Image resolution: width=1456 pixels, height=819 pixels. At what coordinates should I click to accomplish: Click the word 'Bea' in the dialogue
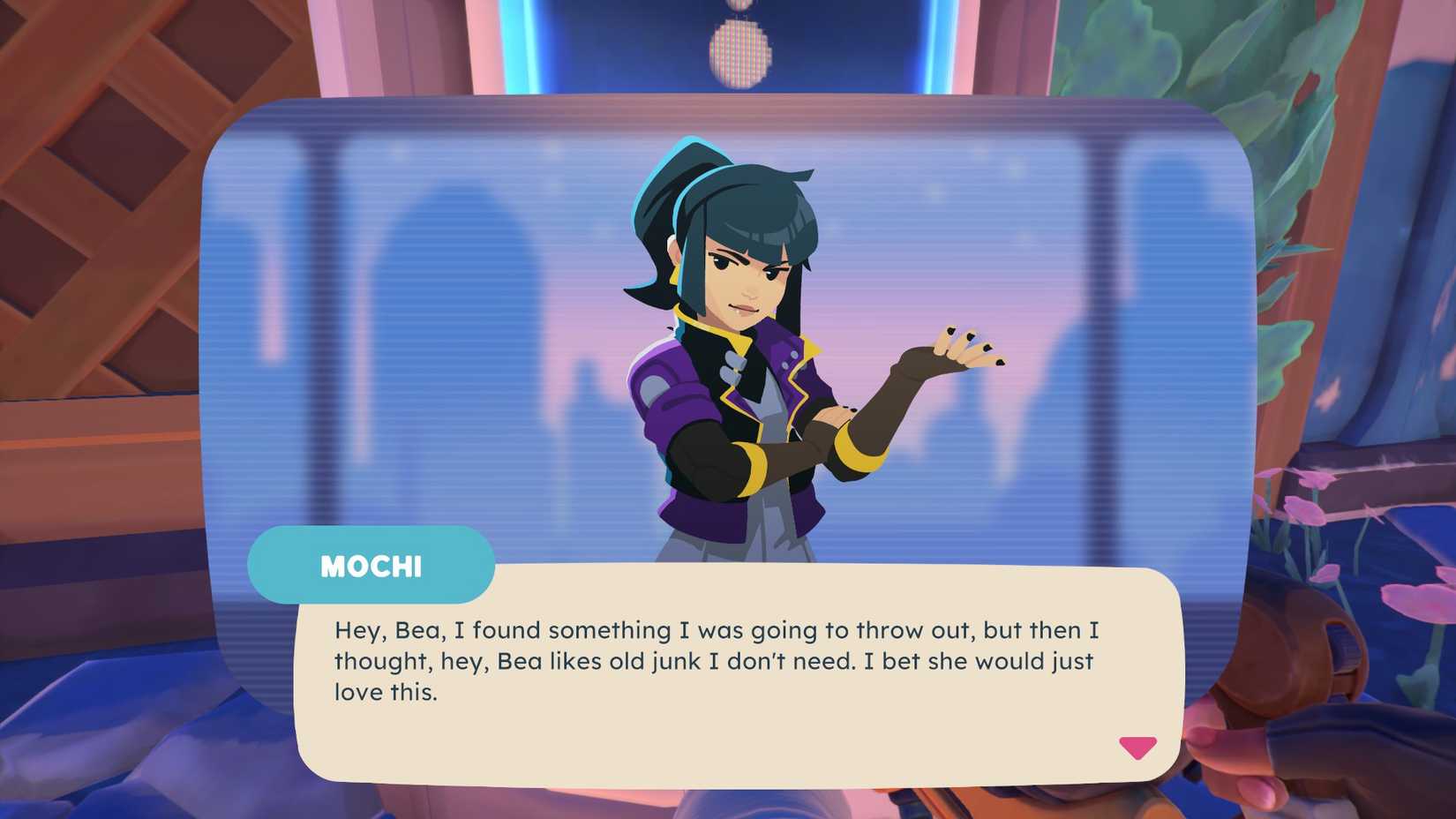(417, 630)
